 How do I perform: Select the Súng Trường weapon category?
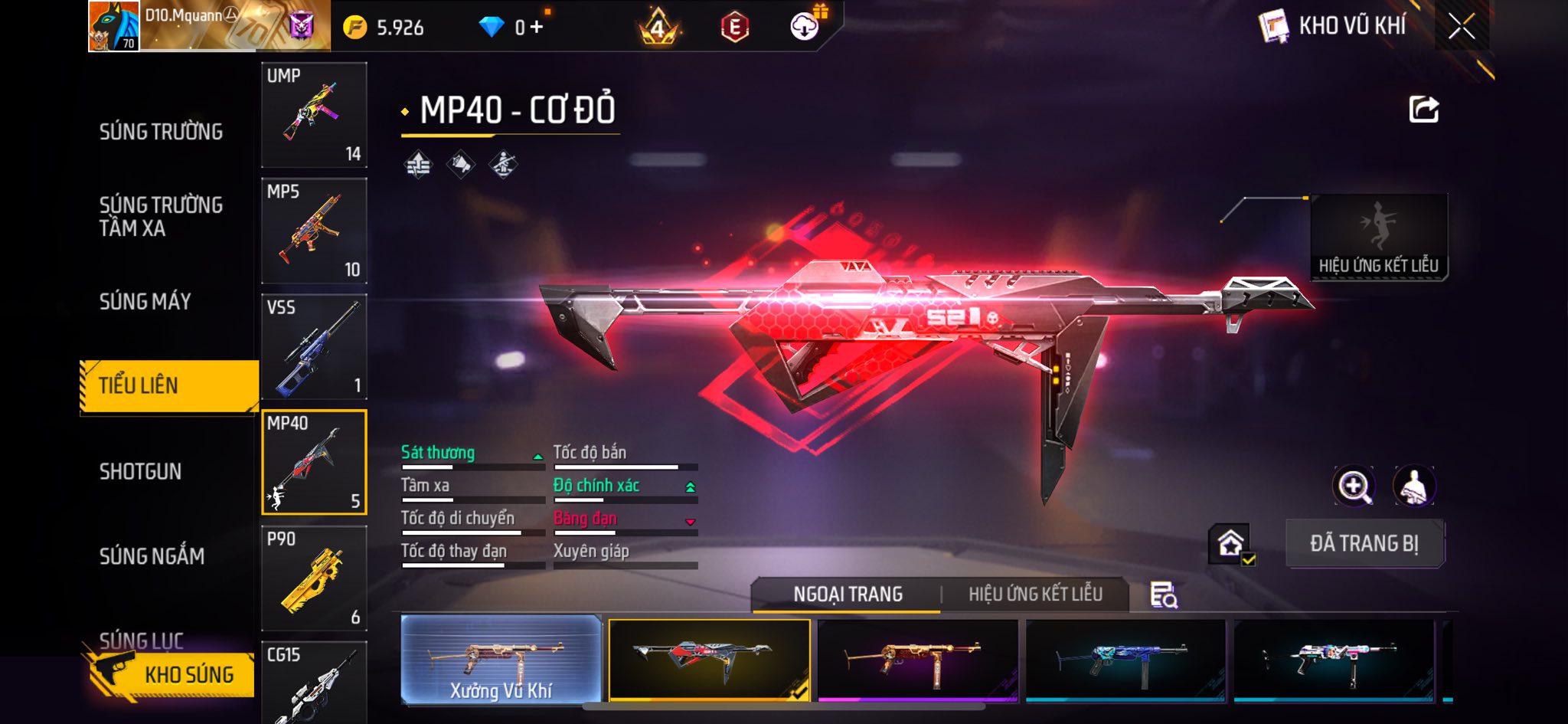161,132
